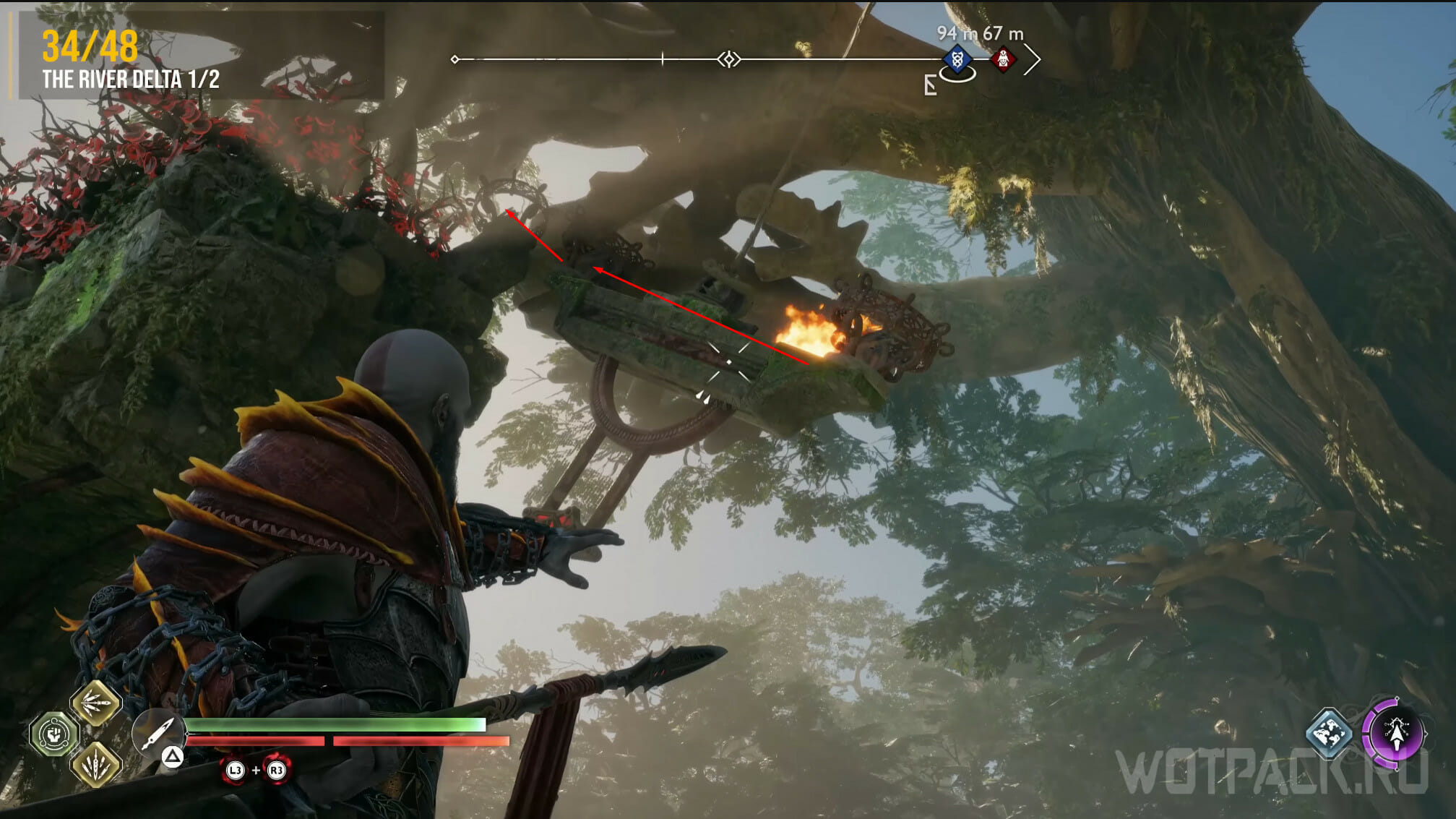Activate the lower gold spear-volley runic attack
Image resolution: width=1456 pixels, height=819 pixels.
(x=95, y=763)
